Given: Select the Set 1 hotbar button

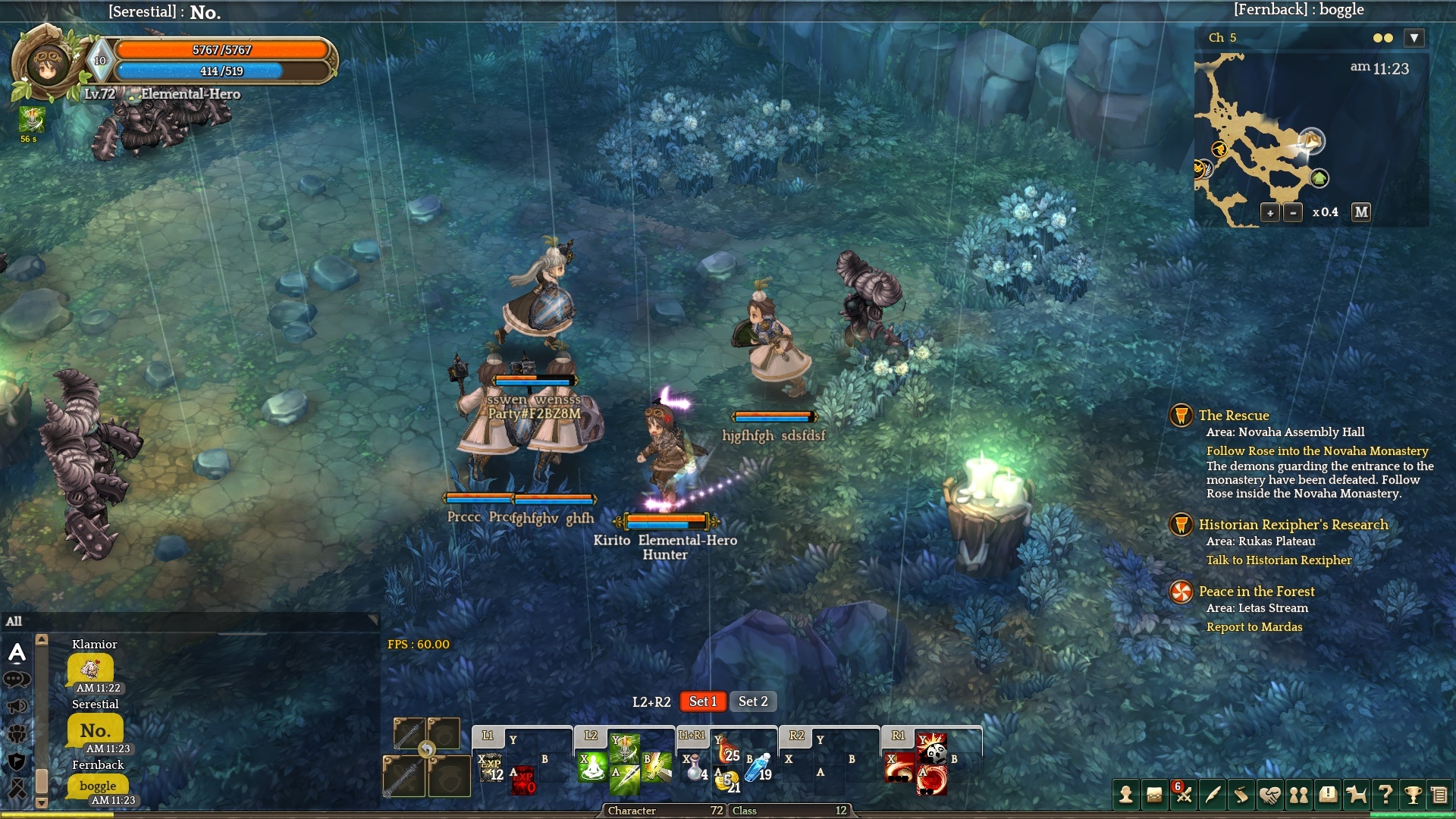Looking at the screenshot, I should 702,701.
